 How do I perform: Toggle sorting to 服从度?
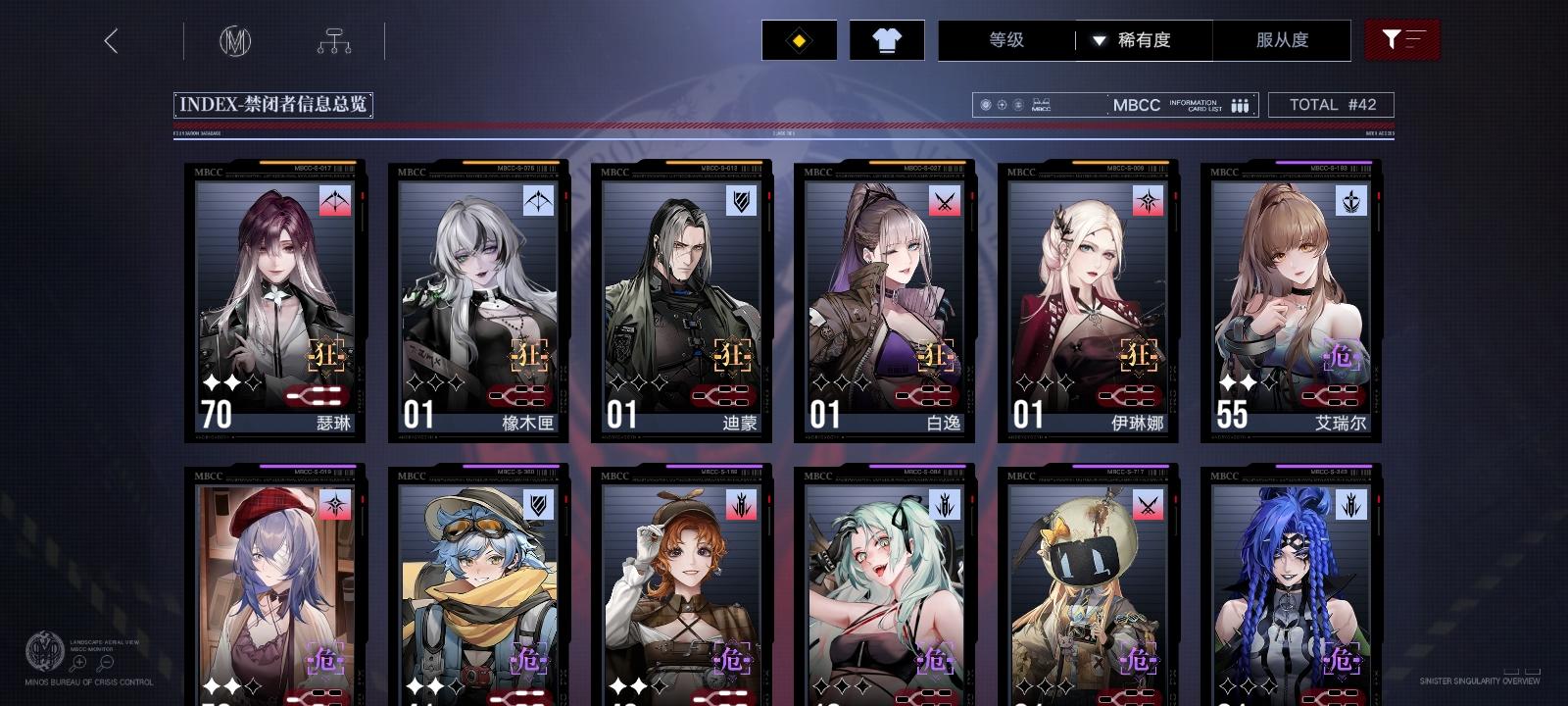1282,40
